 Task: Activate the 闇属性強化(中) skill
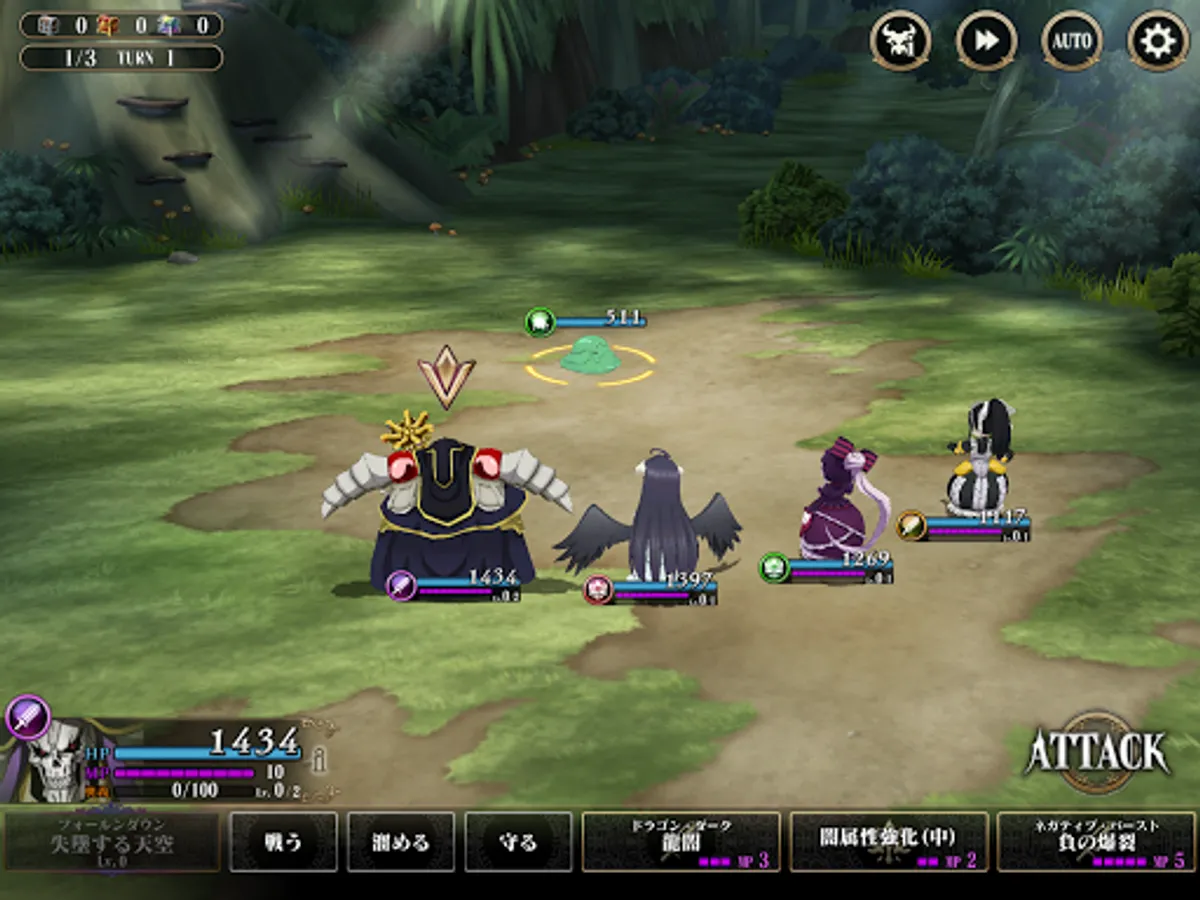[889, 842]
